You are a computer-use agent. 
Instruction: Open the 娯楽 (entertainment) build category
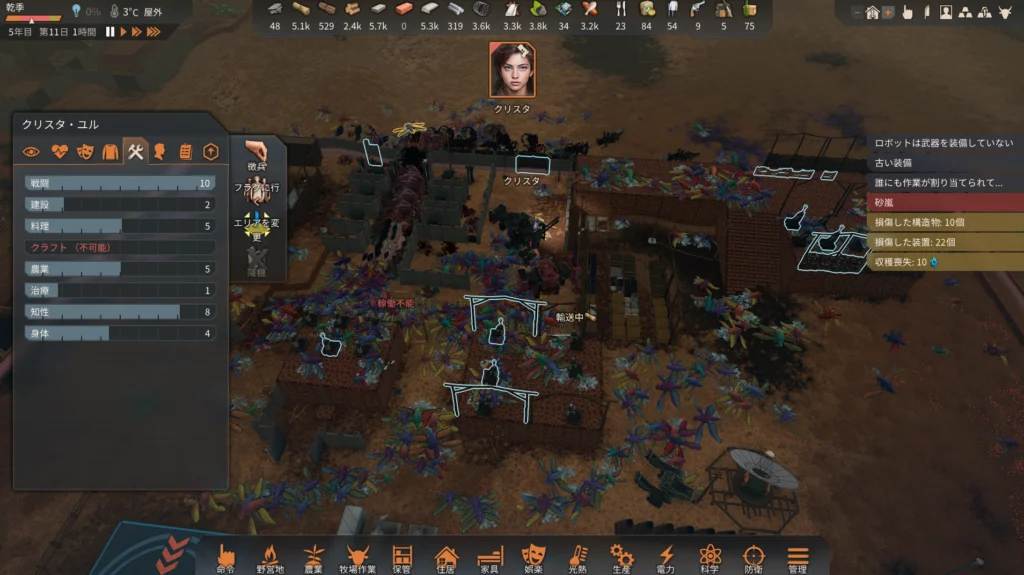point(533,558)
